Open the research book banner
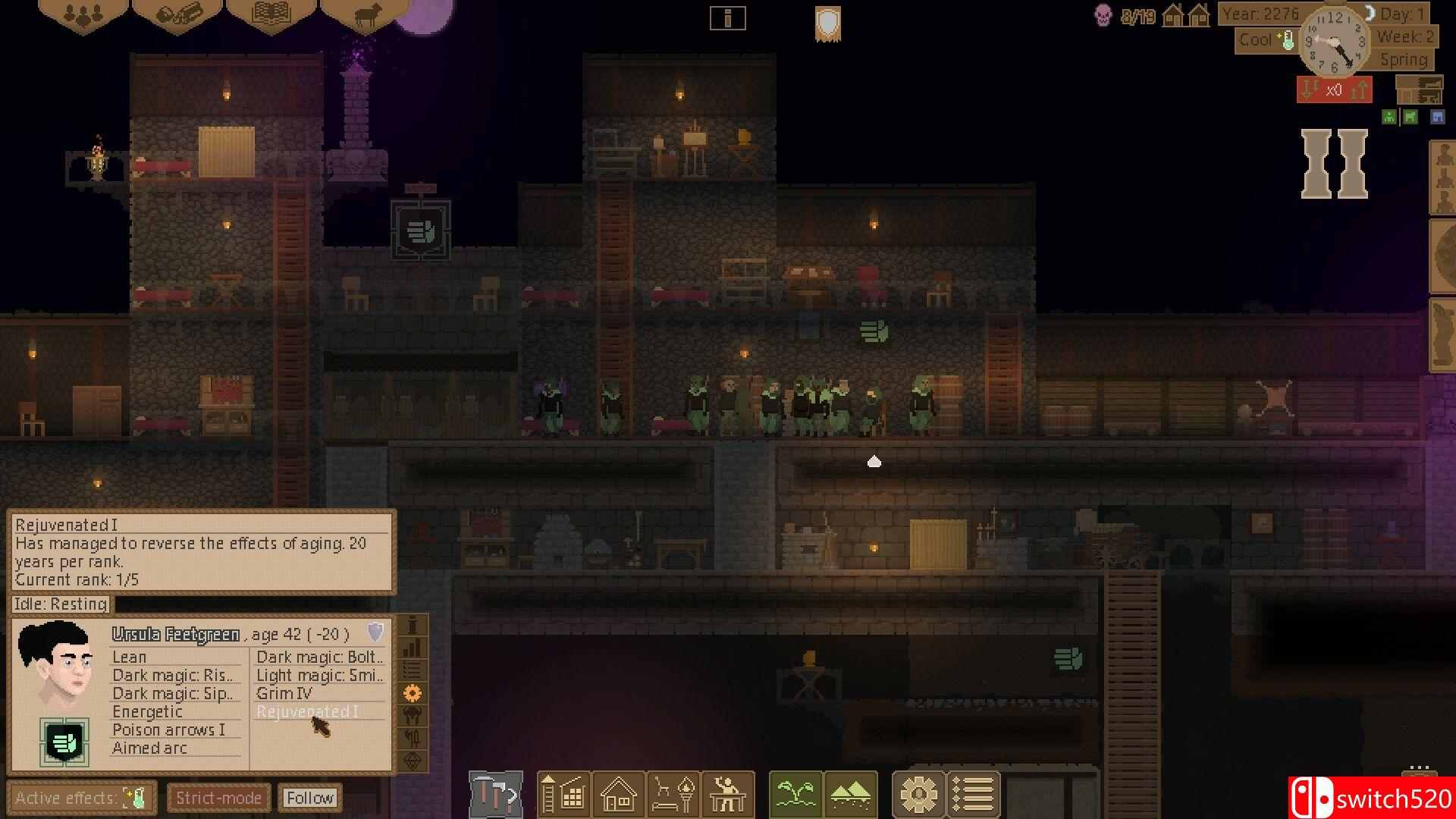This screenshot has height=819, width=1456. (x=270, y=13)
